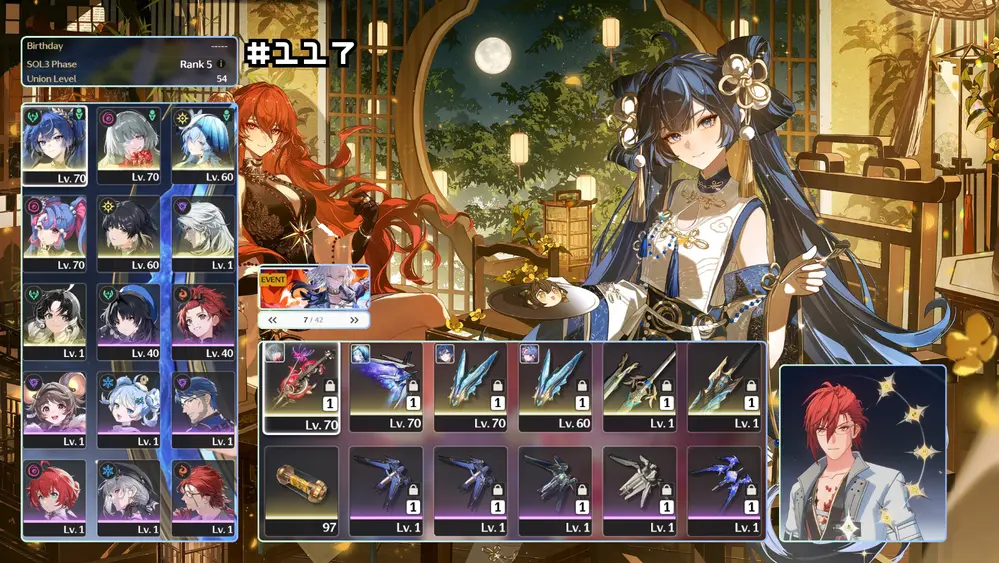Viewport: 999px width, 563px height.
Task: Go to the previous event page arrow
Action: pos(272,320)
